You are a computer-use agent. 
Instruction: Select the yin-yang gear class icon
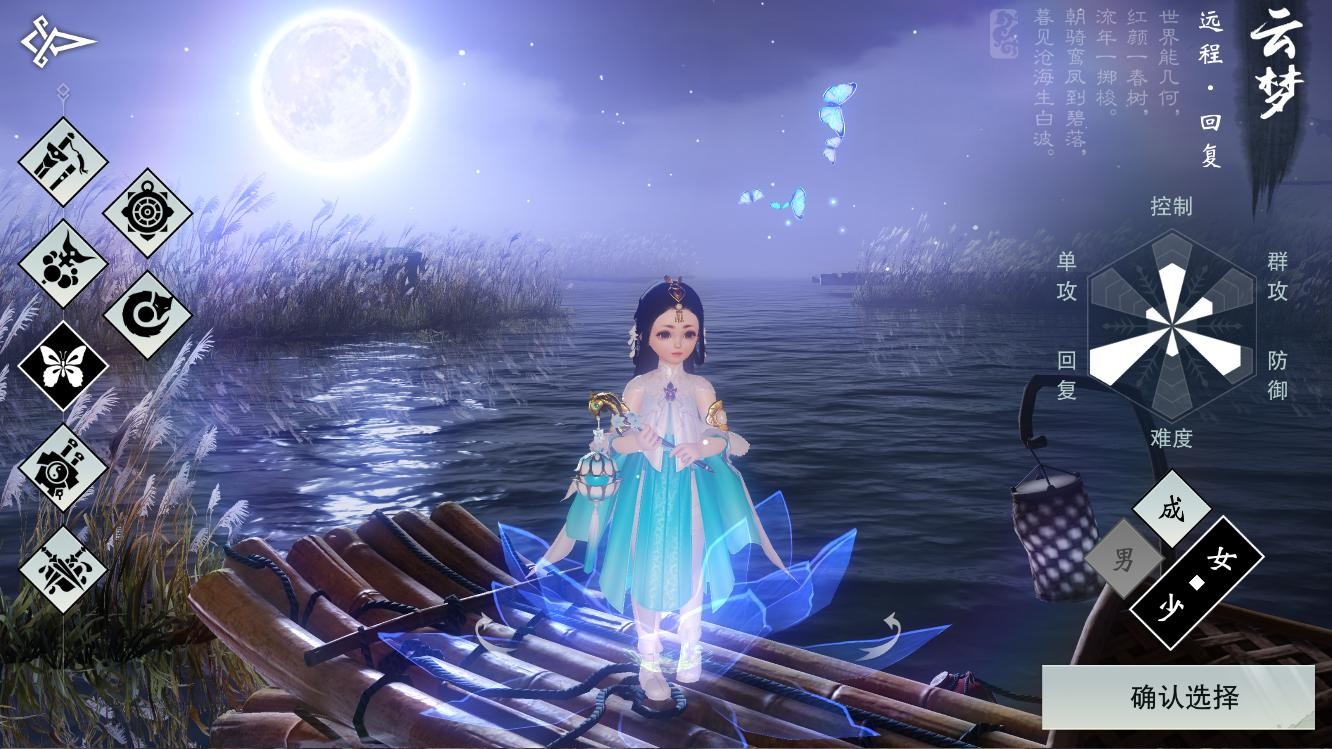click(x=63, y=467)
